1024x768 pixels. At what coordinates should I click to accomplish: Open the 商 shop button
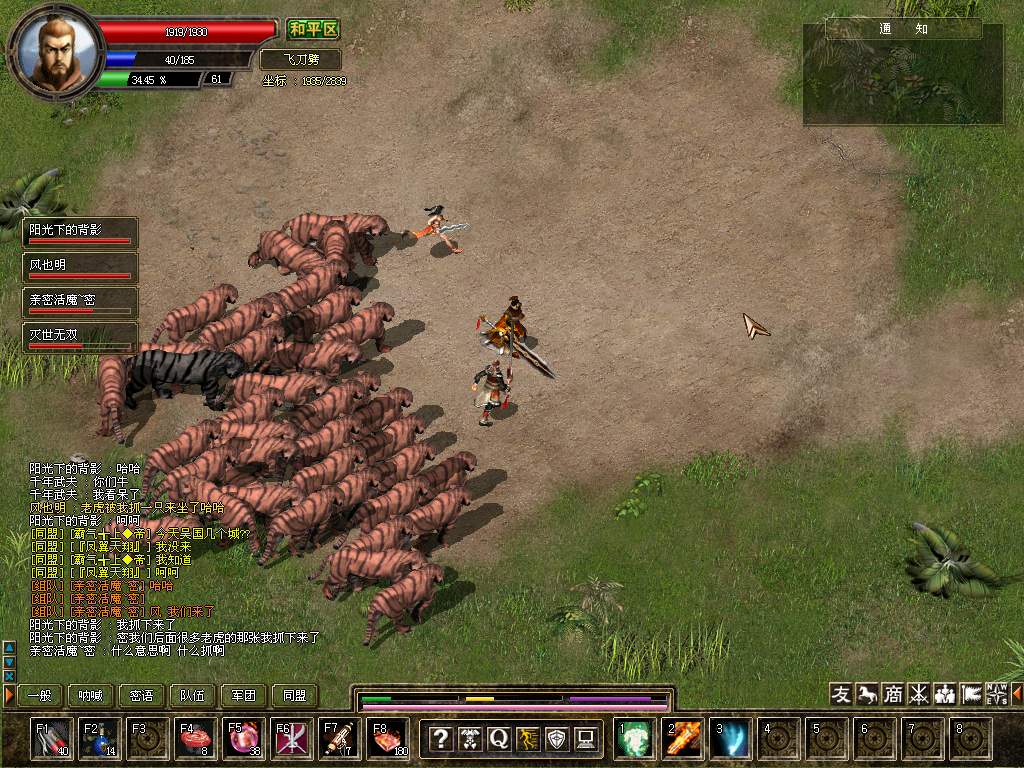pyautogui.click(x=893, y=694)
